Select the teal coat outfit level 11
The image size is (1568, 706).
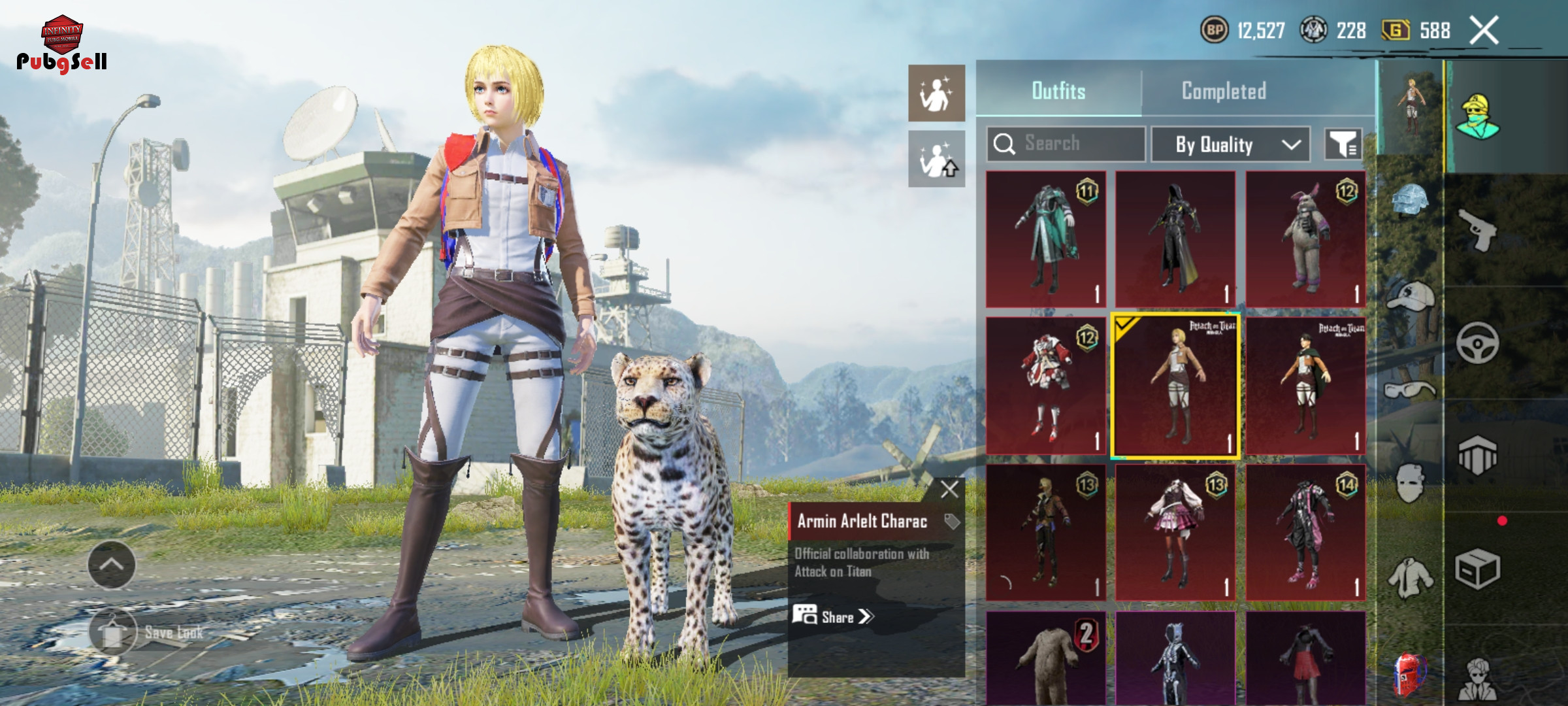click(1046, 239)
